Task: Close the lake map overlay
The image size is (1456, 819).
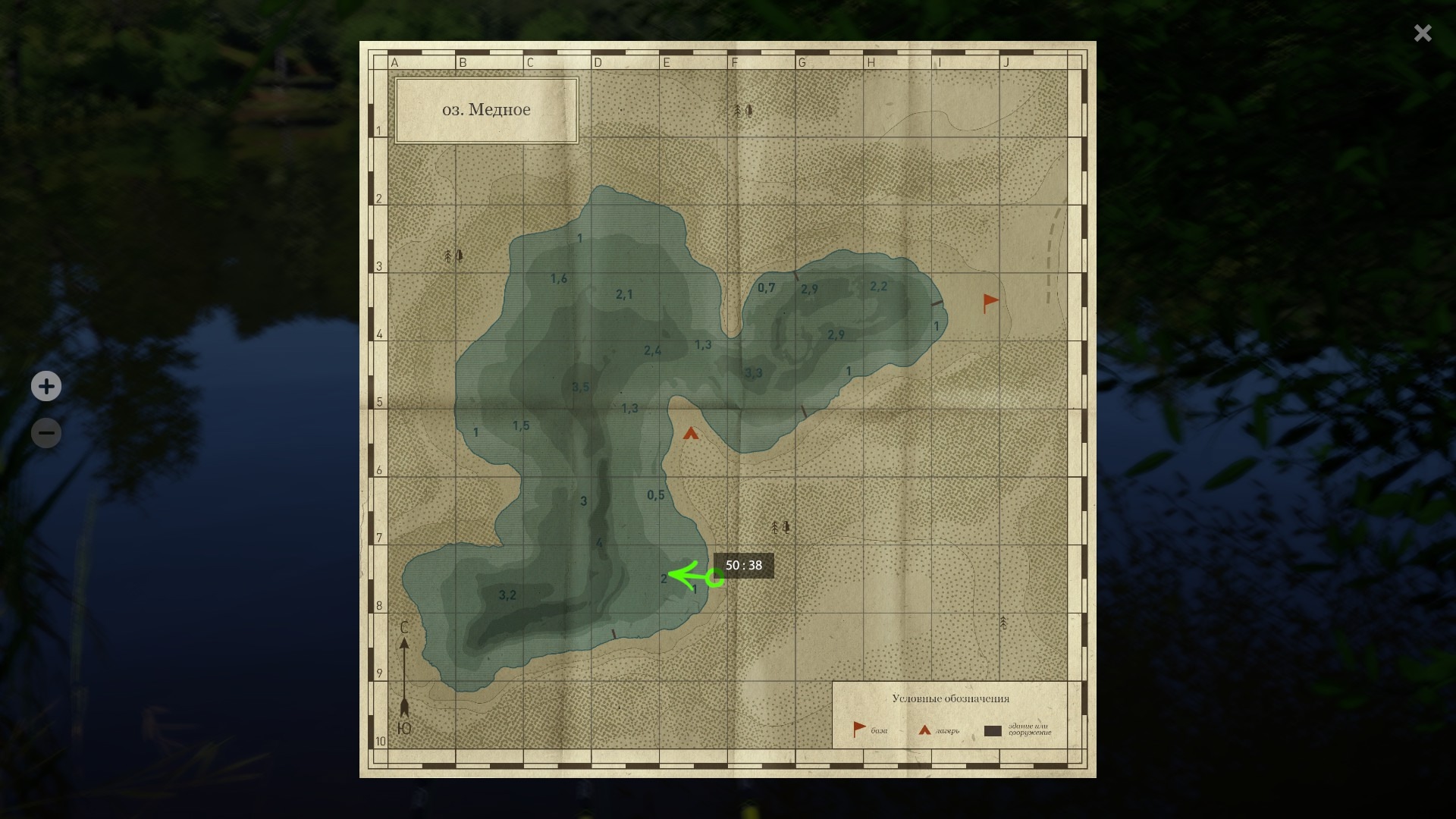Action: pos(1423,33)
